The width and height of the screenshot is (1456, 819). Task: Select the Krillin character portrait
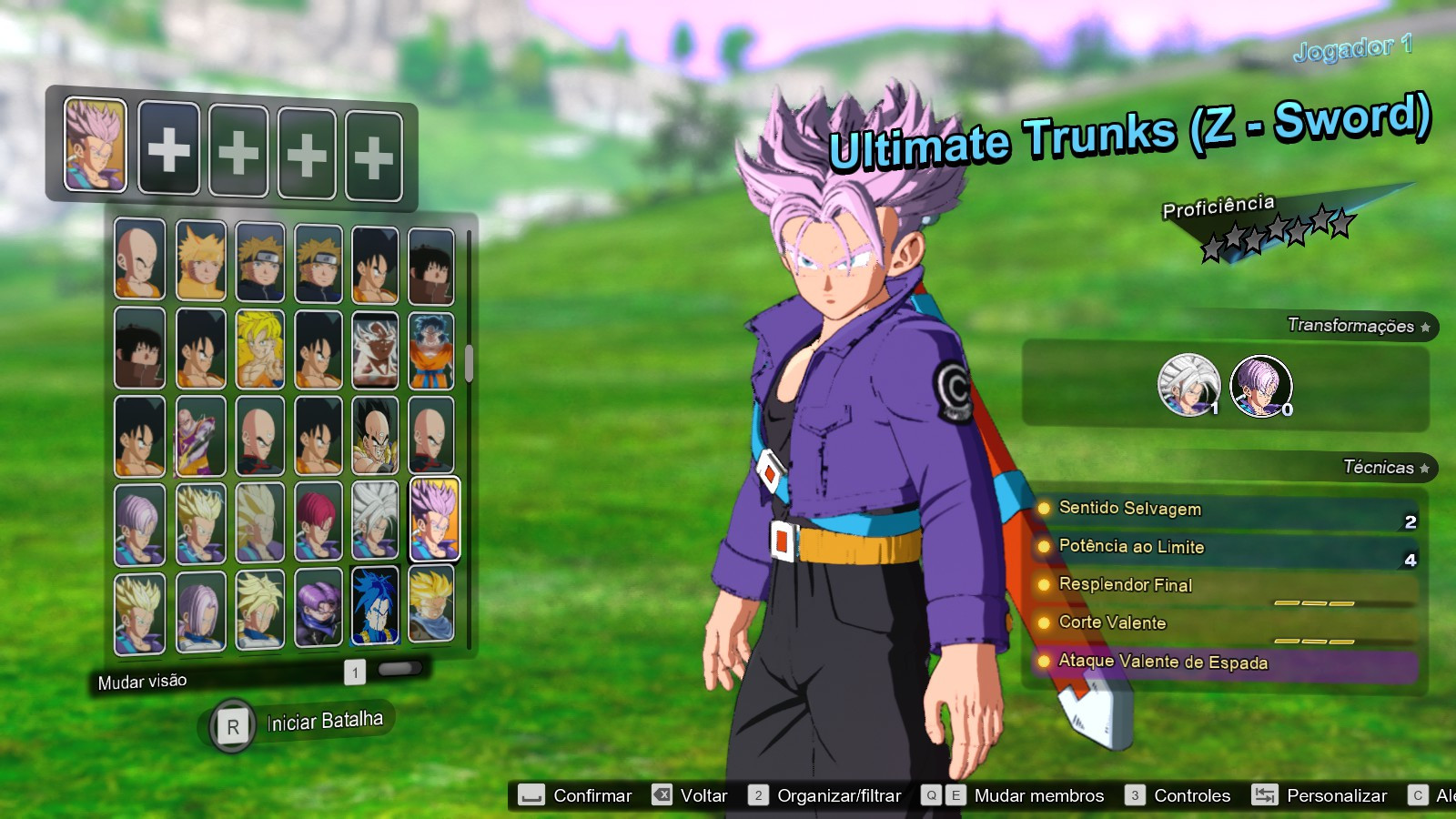coord(140,261)
